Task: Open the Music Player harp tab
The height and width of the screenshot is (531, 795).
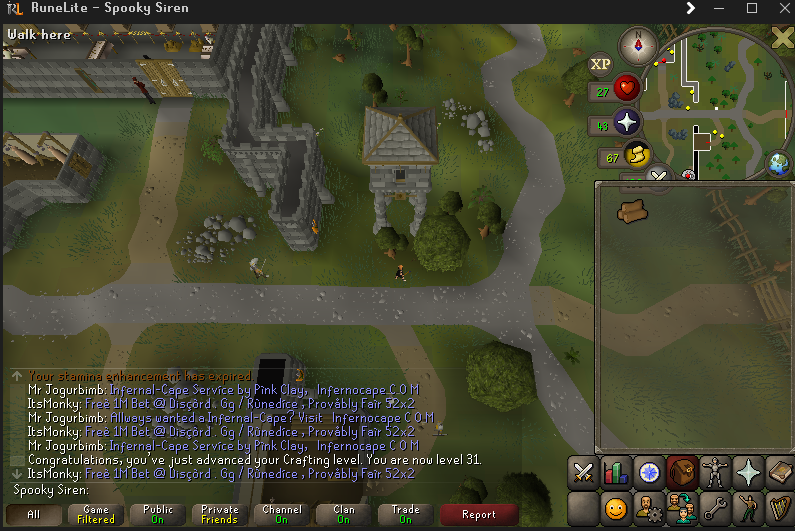Action: coord(781,507)
